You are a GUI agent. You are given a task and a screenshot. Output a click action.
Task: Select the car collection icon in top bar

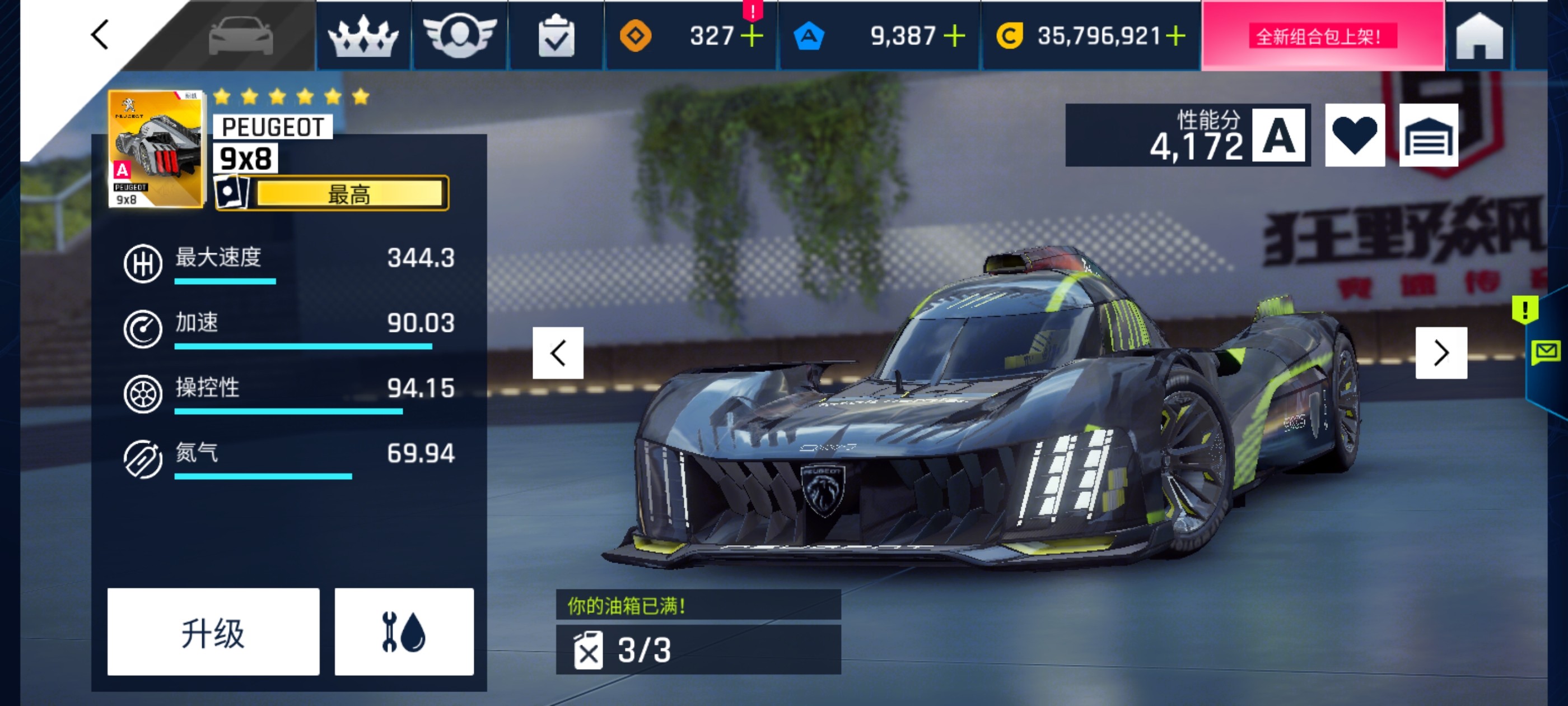pyautogui.click(x=241, y=35)
